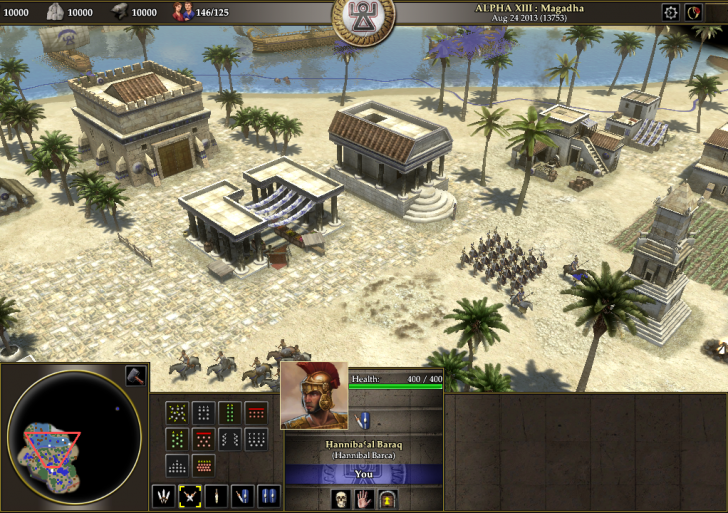
Task: Click the golden archway command button
Action: 389,498
